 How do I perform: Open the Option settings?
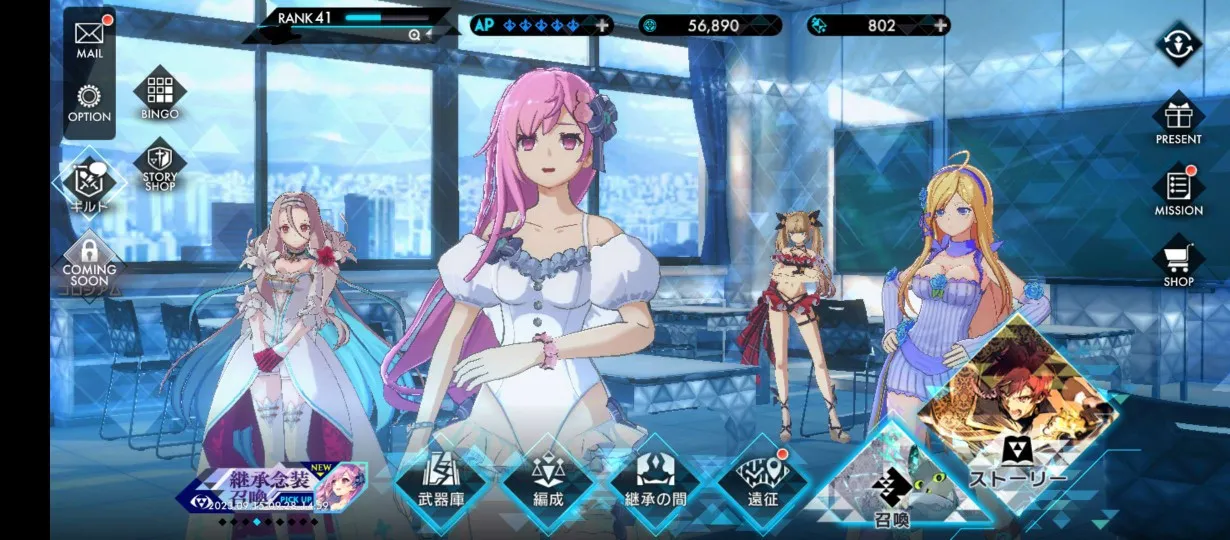point(89,103)
